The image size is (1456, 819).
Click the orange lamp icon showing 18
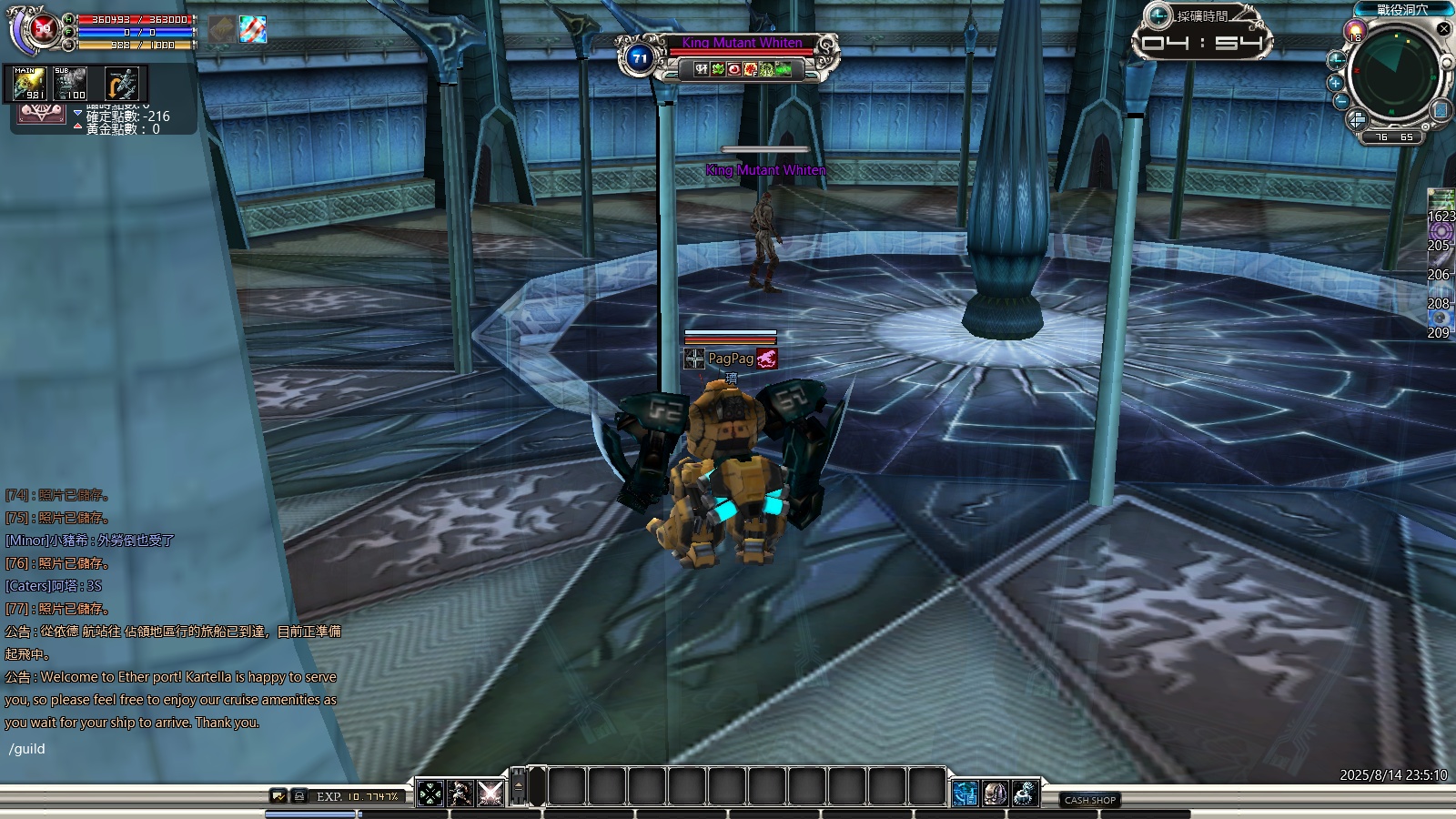[x=1356, y=32]
